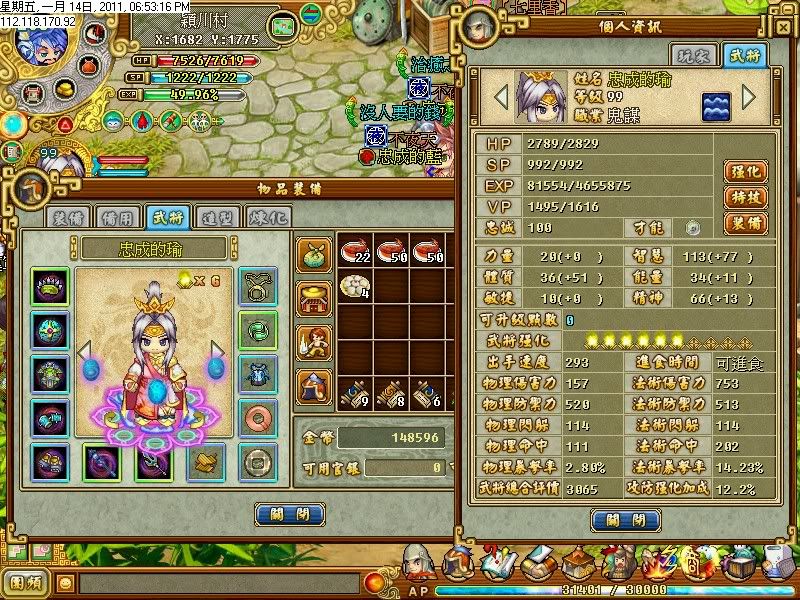The width and height of the screenshot is (800, 600).
Task: Open the 特技 skills button
Action: (x=745, y=197)
